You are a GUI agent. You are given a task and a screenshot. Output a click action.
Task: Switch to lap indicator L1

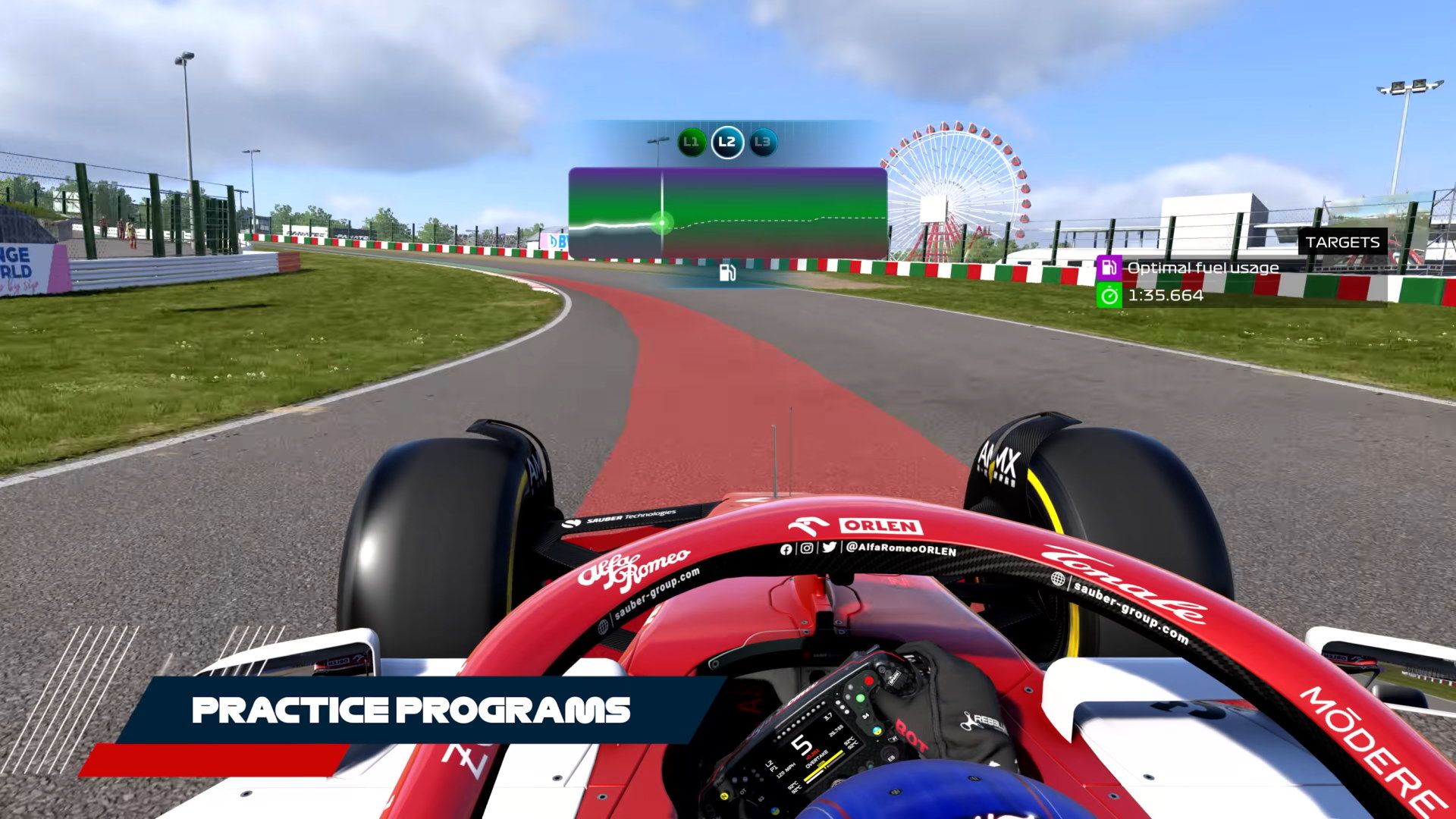click(691, 141)
